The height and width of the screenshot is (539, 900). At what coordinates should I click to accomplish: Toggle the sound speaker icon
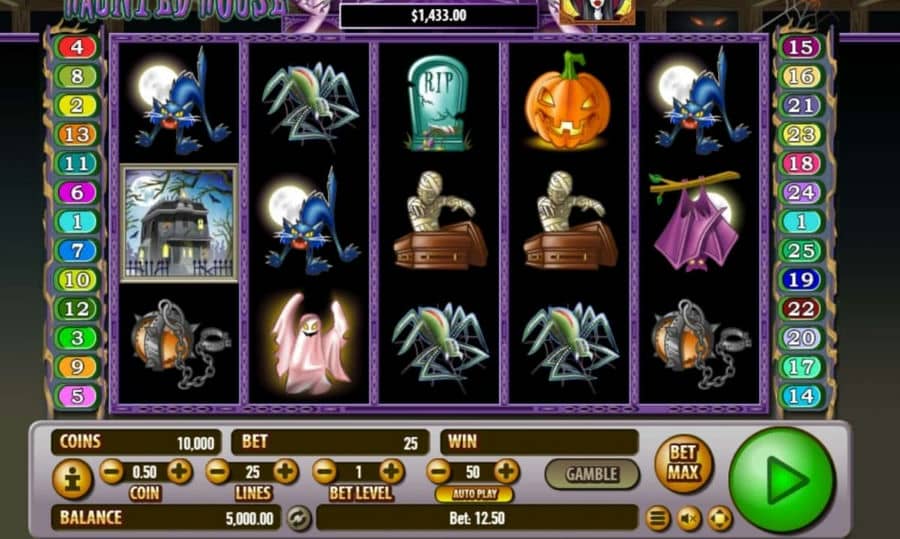click(x=689, y=518)
